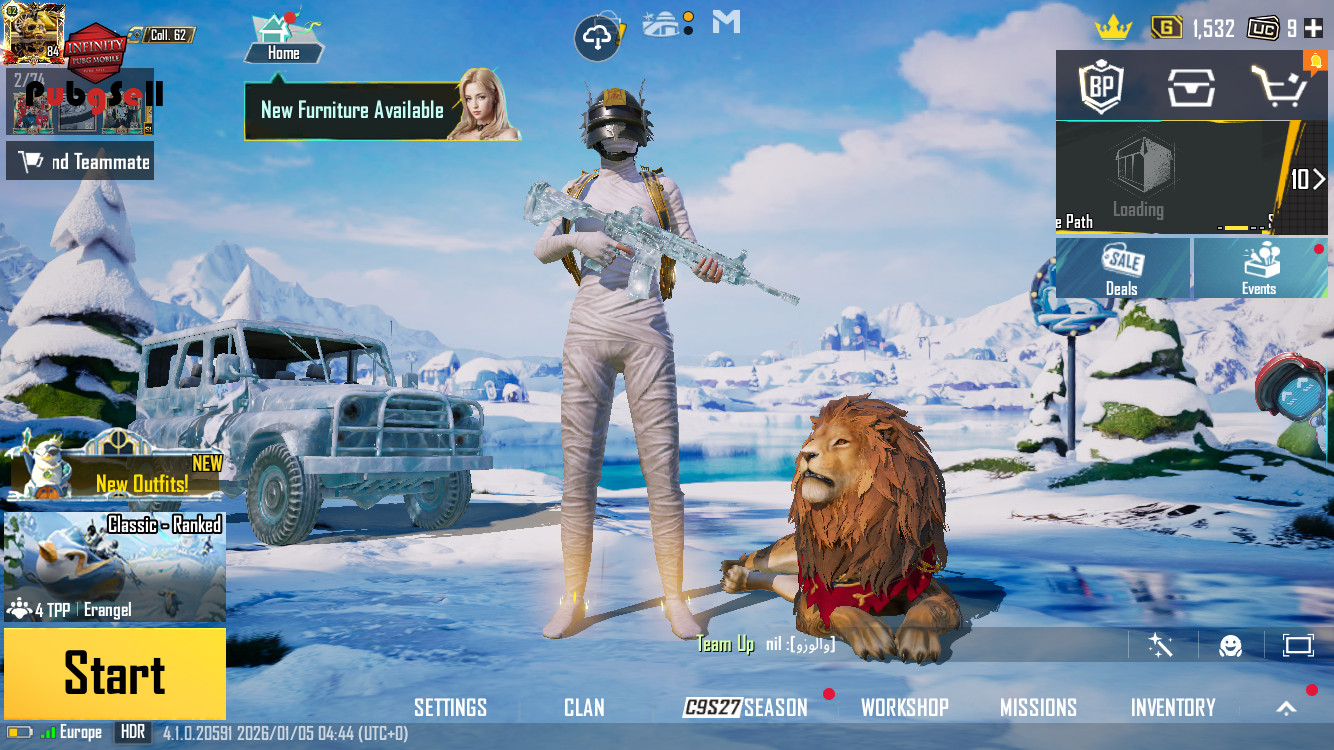The height and width of the screenshot is (750, 1334).
Task: Open the Inventory
Action: (x=1173, y=708)
